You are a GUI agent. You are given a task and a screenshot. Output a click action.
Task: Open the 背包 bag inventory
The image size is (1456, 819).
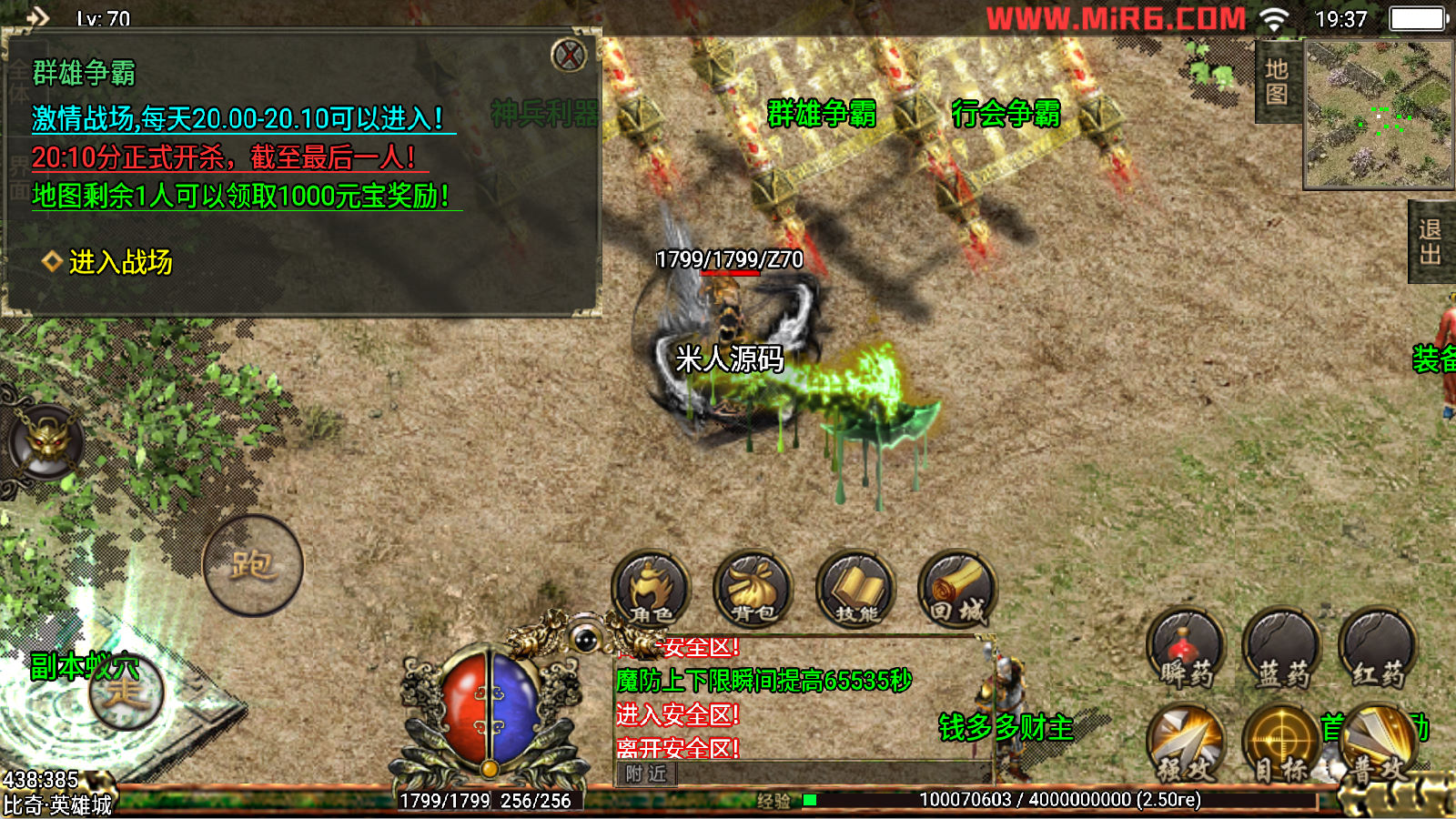[753, 590]
